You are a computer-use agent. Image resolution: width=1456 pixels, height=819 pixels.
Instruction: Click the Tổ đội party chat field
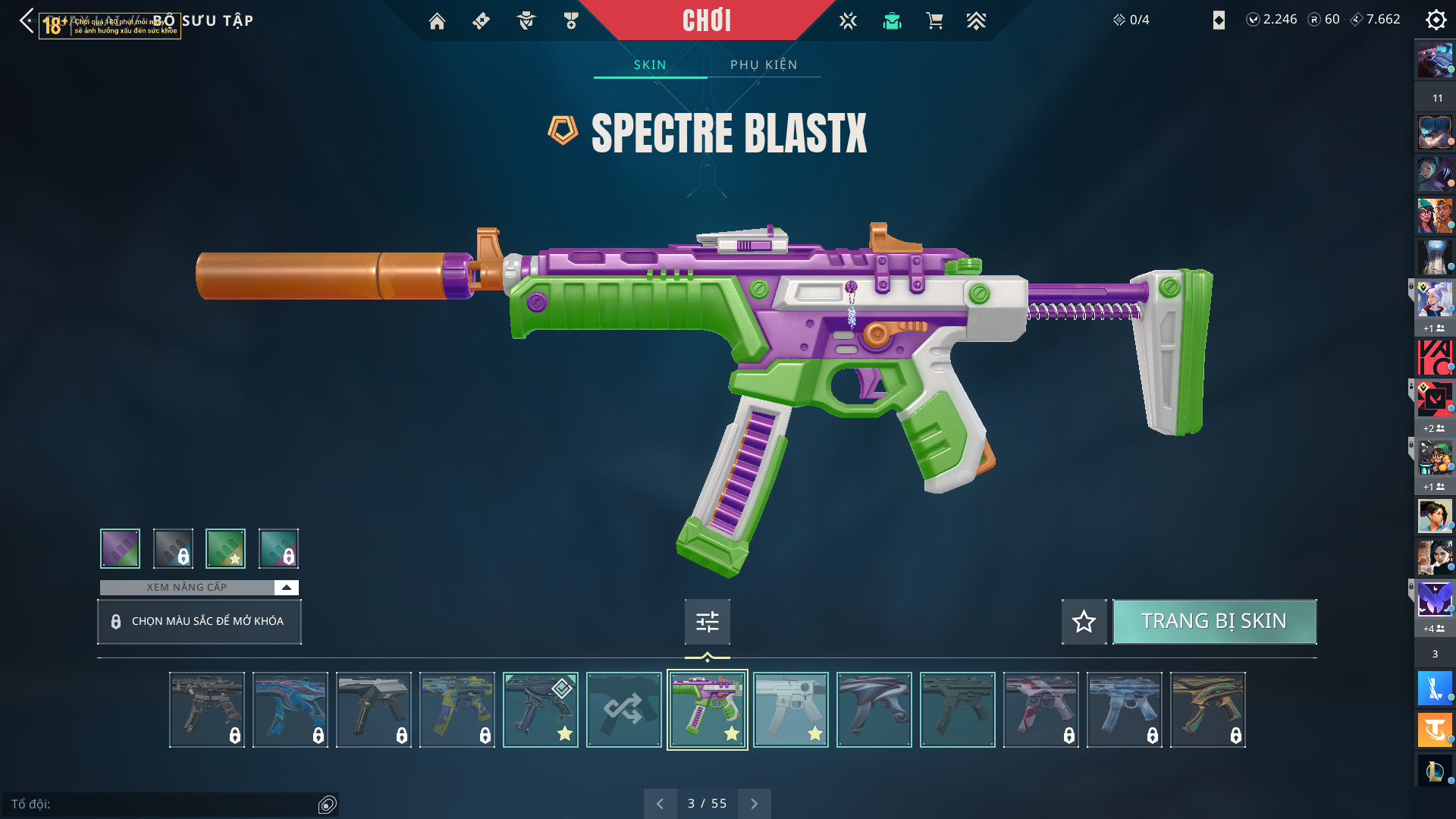163,804
